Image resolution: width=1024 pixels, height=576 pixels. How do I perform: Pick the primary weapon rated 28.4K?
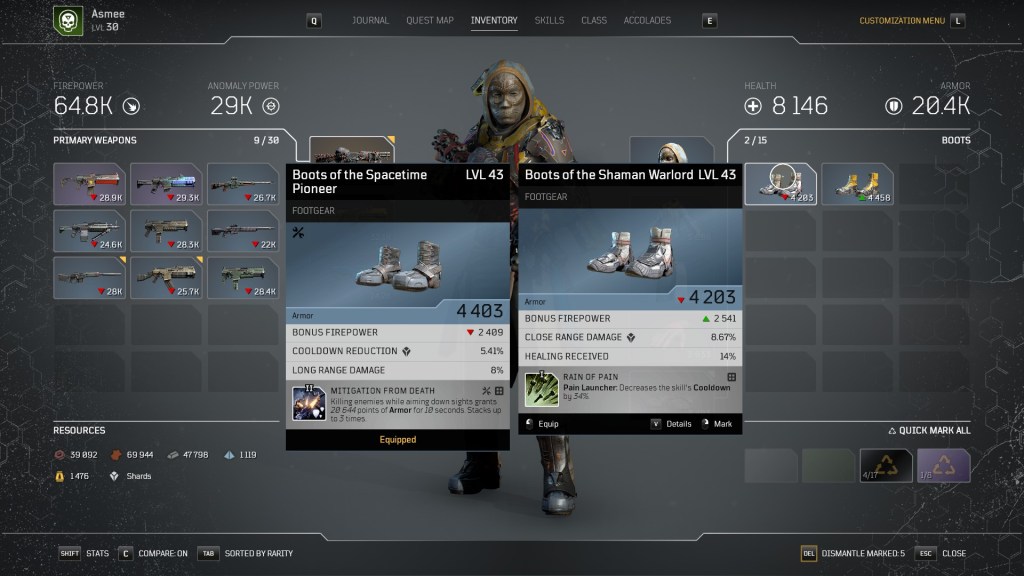(243, 277)
